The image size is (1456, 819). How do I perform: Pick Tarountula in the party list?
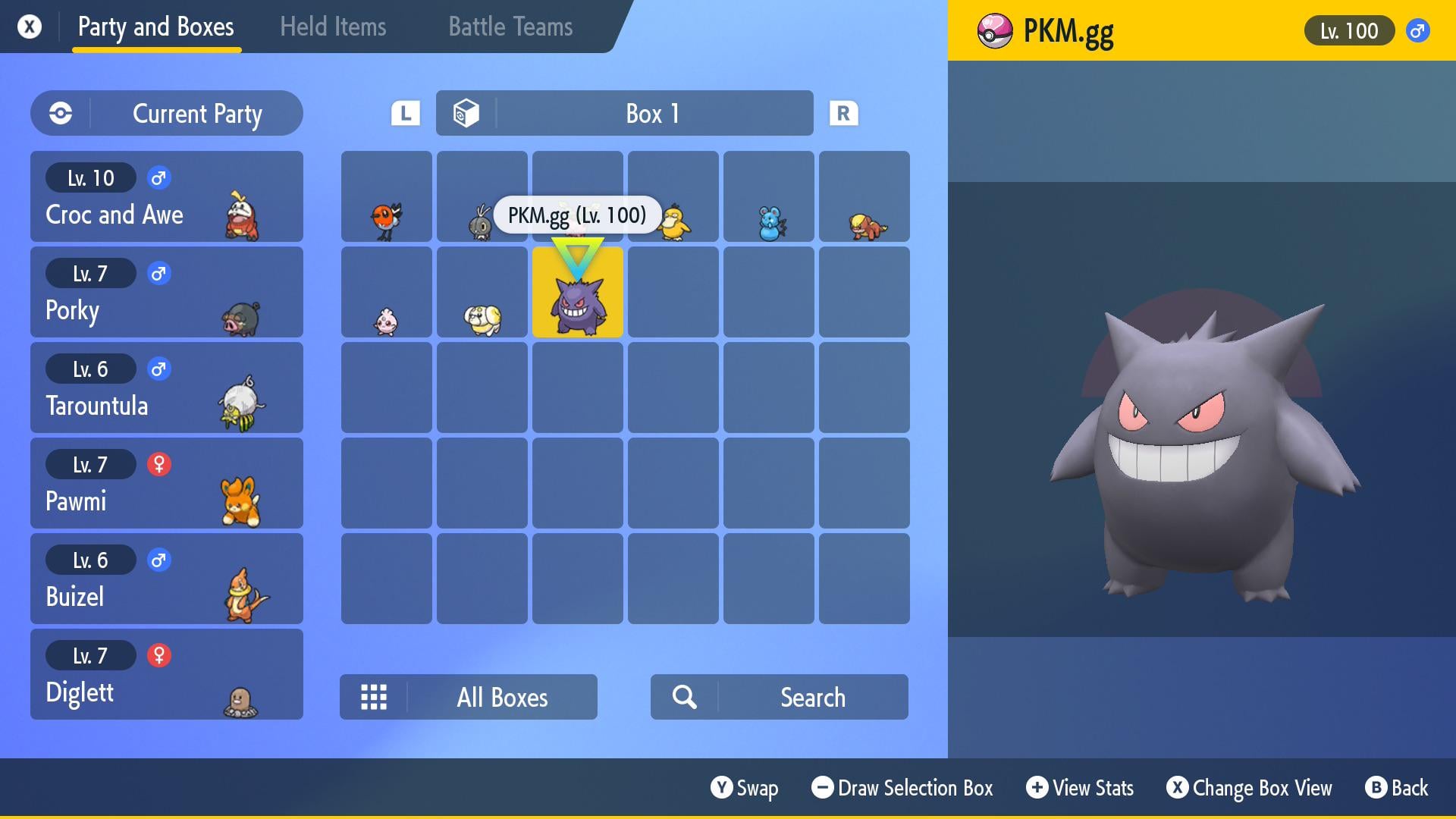[167, 388]
